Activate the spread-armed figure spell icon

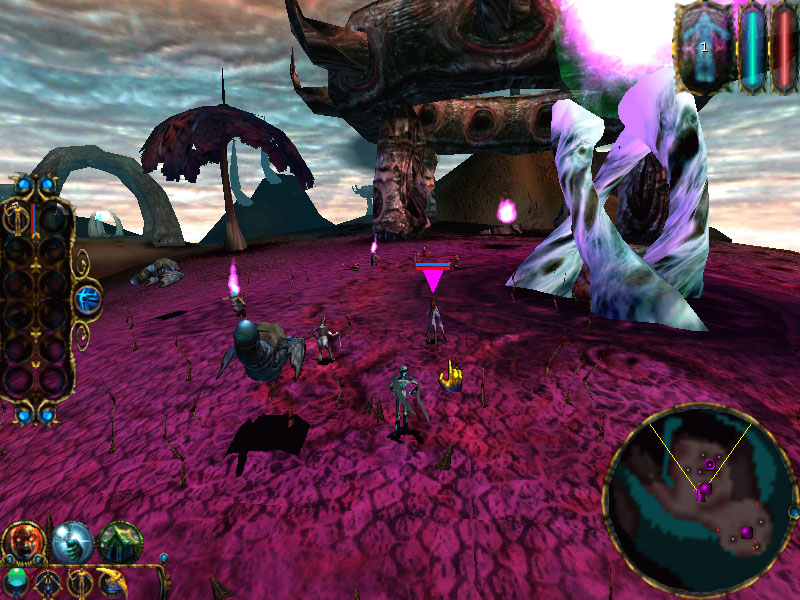pos(47,582)
